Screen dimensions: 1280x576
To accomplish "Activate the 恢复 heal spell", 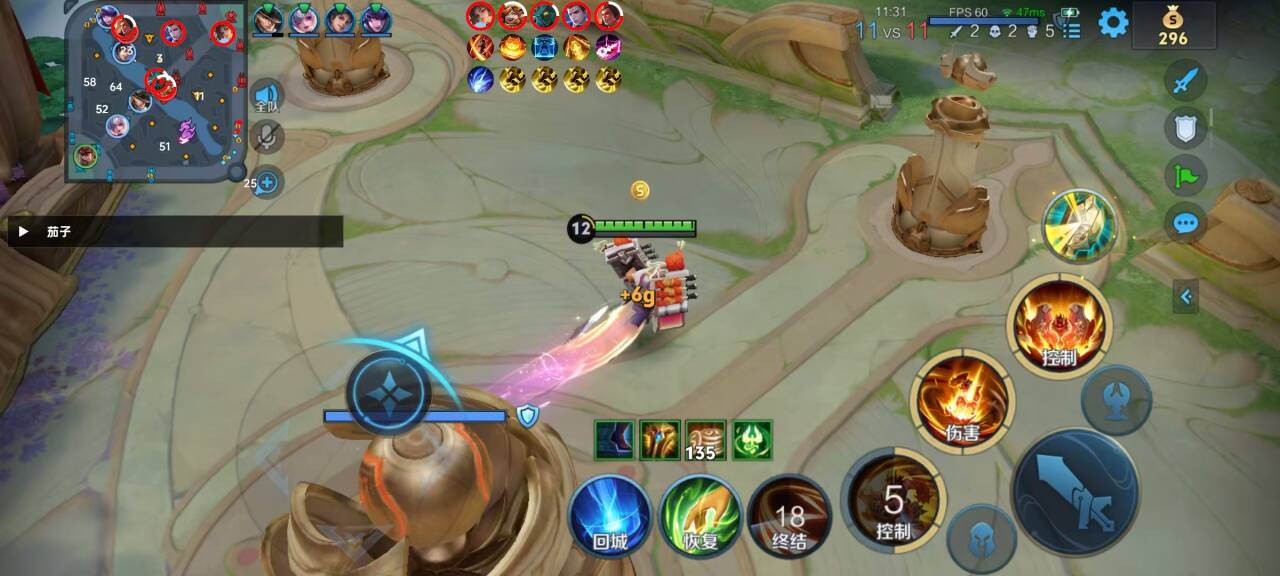I will tap(700, 517).
